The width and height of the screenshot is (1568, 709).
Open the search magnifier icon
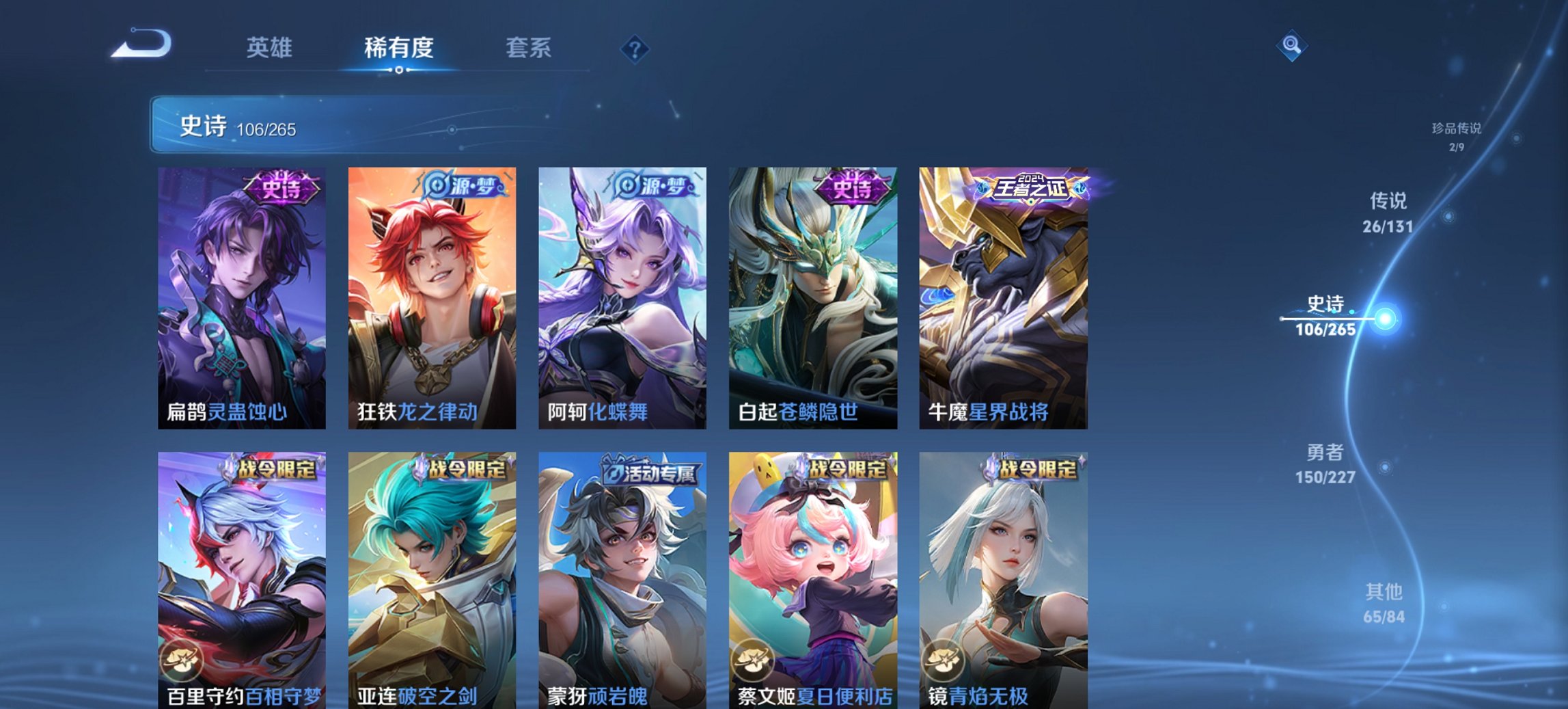pyautogui.click(x=1291, y=46)
